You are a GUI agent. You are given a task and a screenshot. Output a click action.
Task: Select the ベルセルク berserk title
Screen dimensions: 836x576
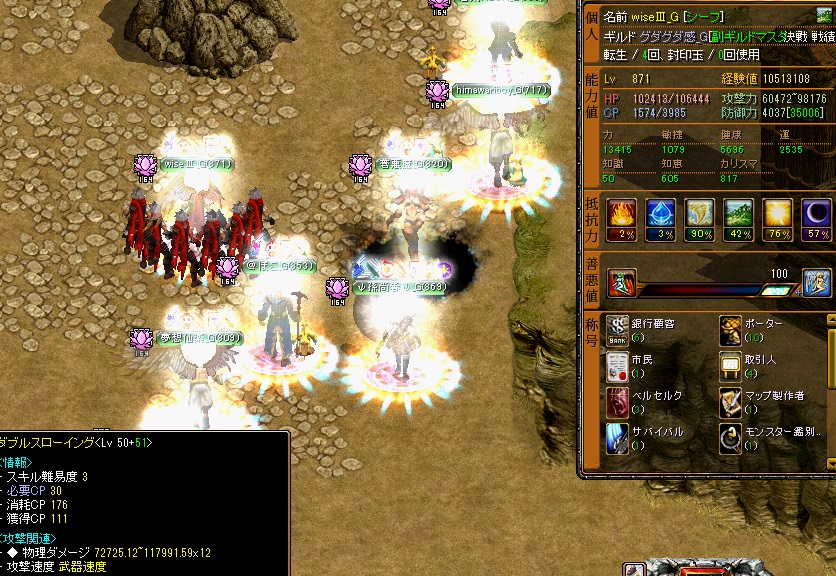618,400
